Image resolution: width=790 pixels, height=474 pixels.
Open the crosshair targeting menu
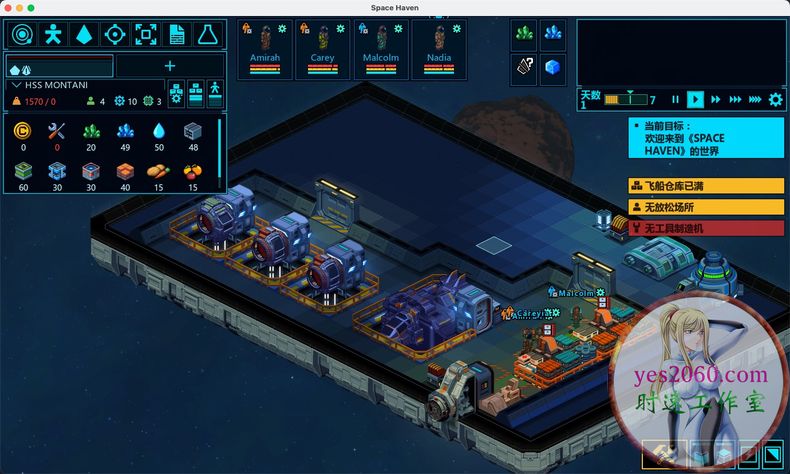click(x=114, y=34)
